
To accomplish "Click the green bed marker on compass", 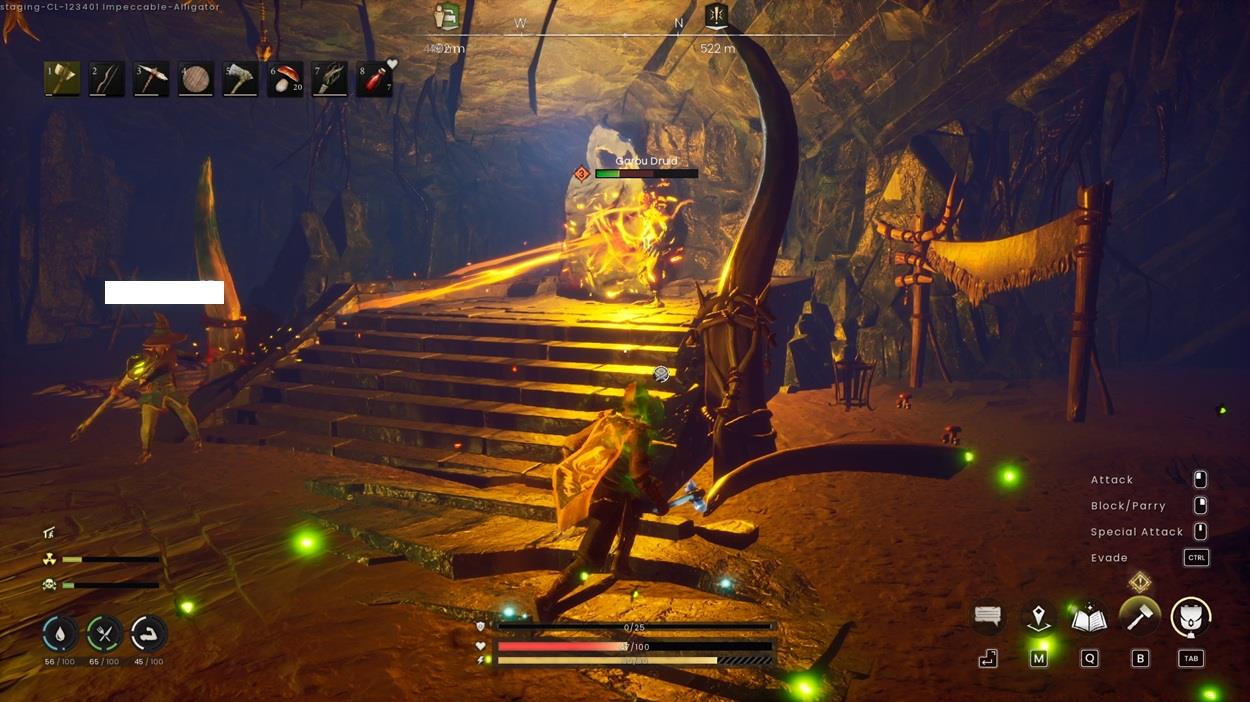I will 447,16.
